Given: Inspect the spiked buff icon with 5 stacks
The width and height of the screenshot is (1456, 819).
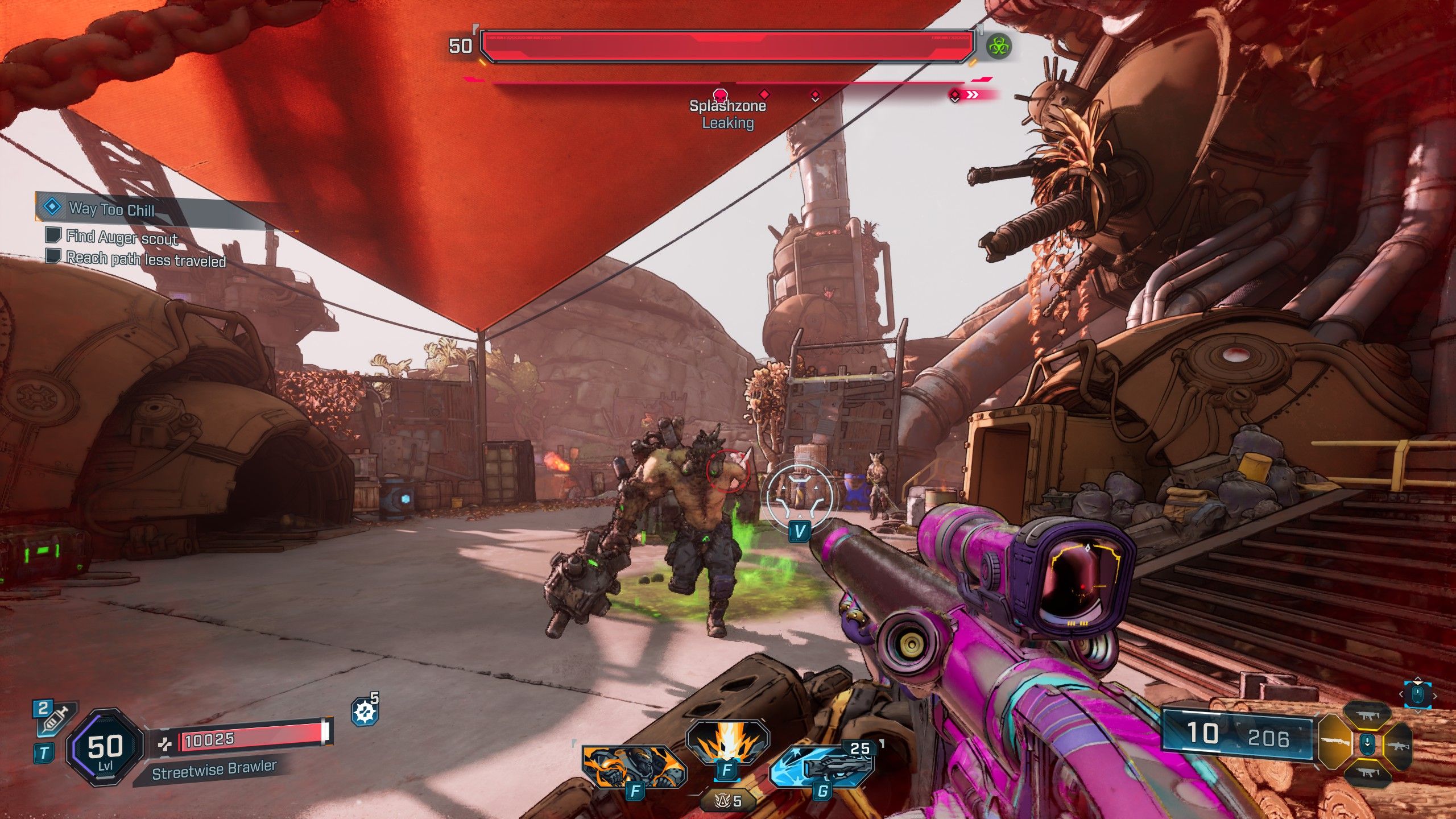Looking at the screenshot, I should (365, 712).
